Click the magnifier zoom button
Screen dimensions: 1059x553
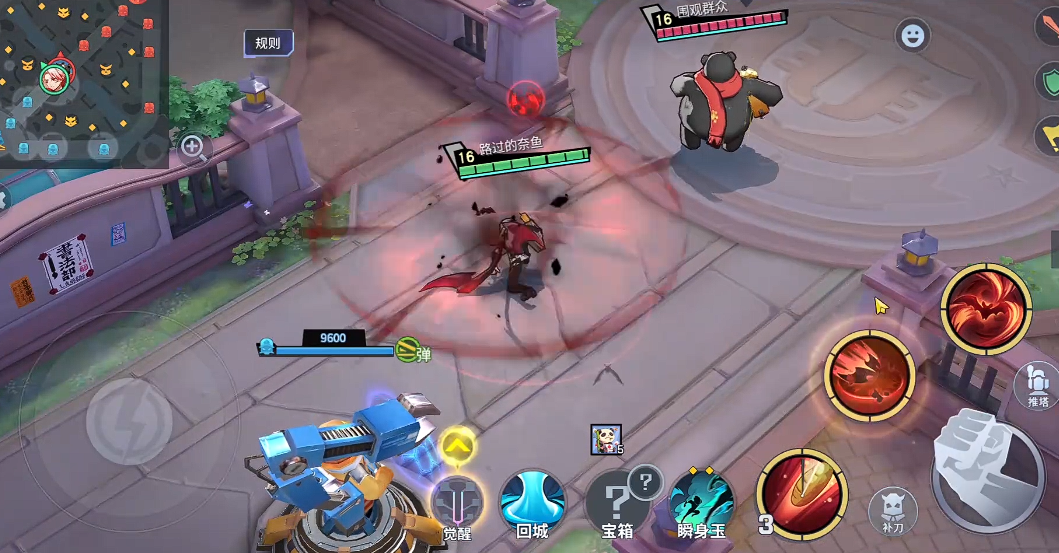click(x=193, y=149)
